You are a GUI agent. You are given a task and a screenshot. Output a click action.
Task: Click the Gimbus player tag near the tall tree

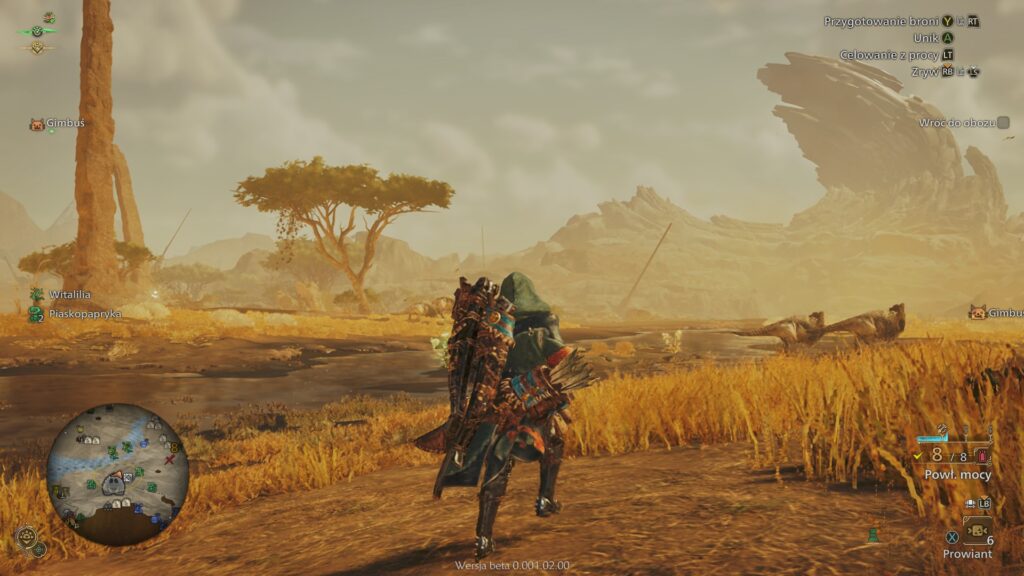37,124
